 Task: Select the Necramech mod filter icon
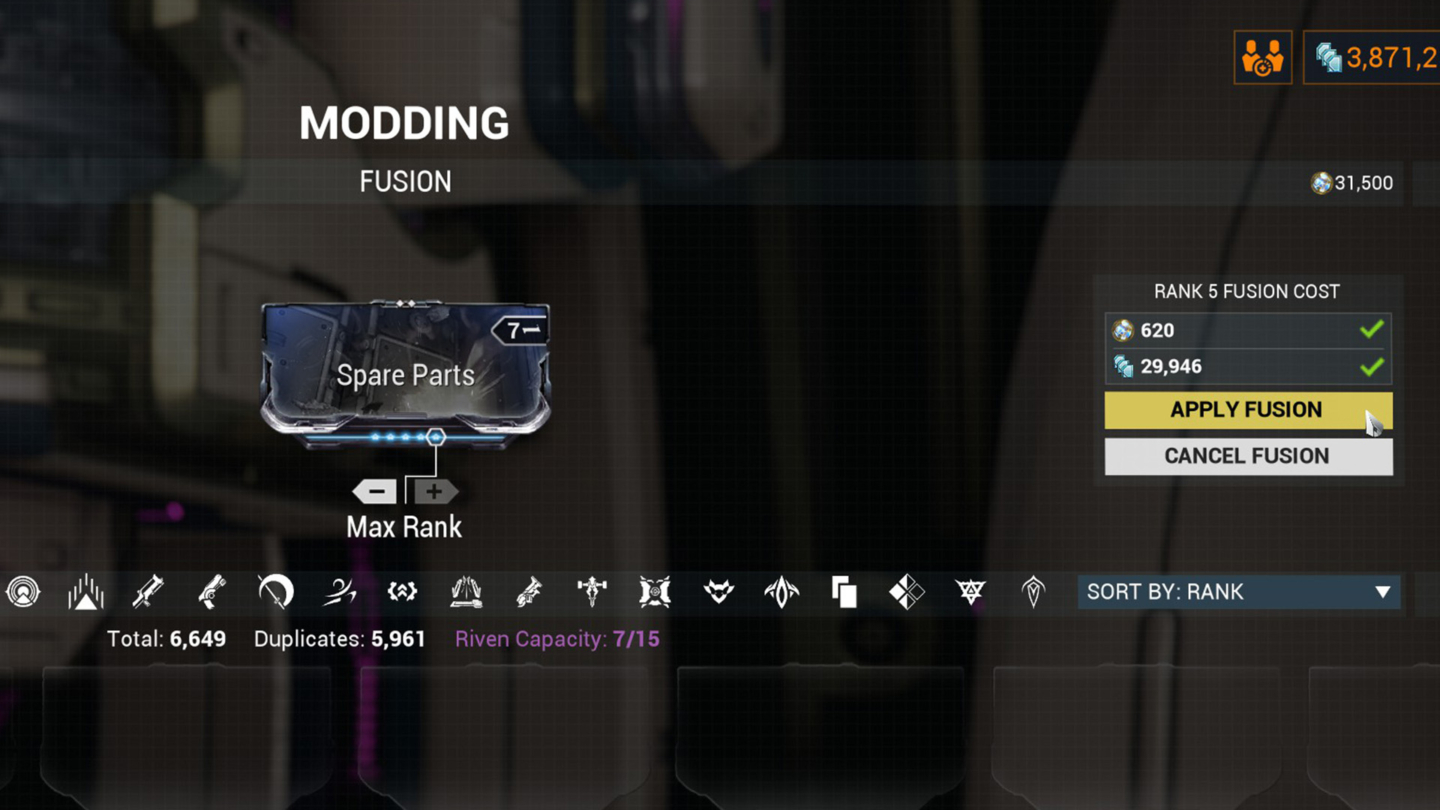(x=655, y=591)
